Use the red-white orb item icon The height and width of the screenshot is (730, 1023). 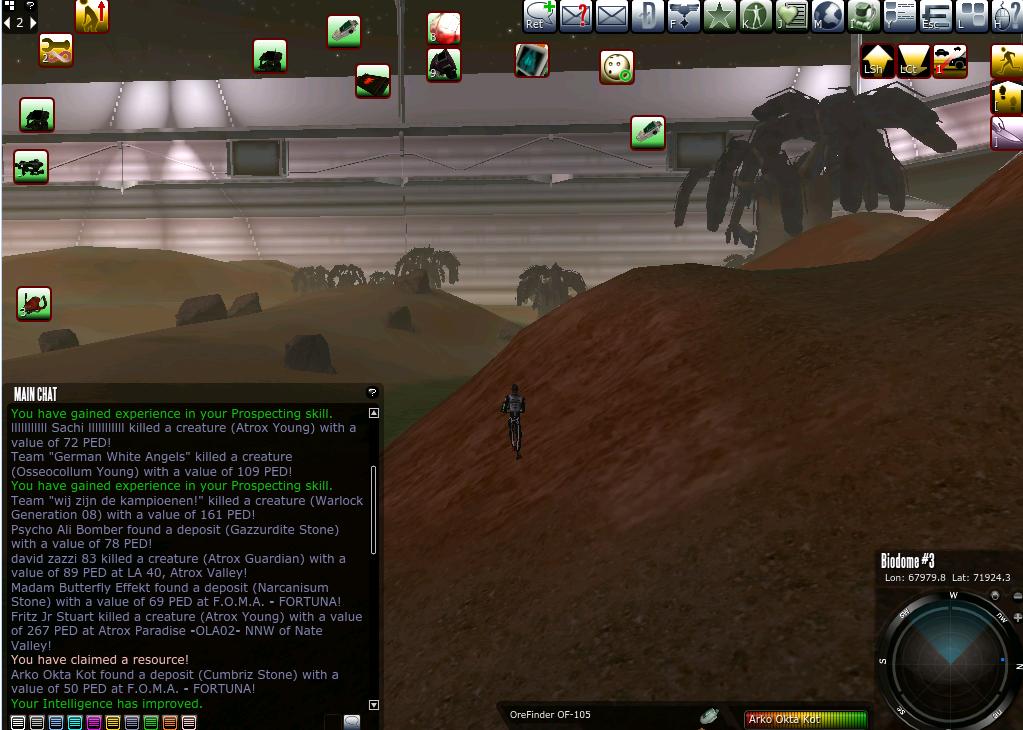coord(444,27)
